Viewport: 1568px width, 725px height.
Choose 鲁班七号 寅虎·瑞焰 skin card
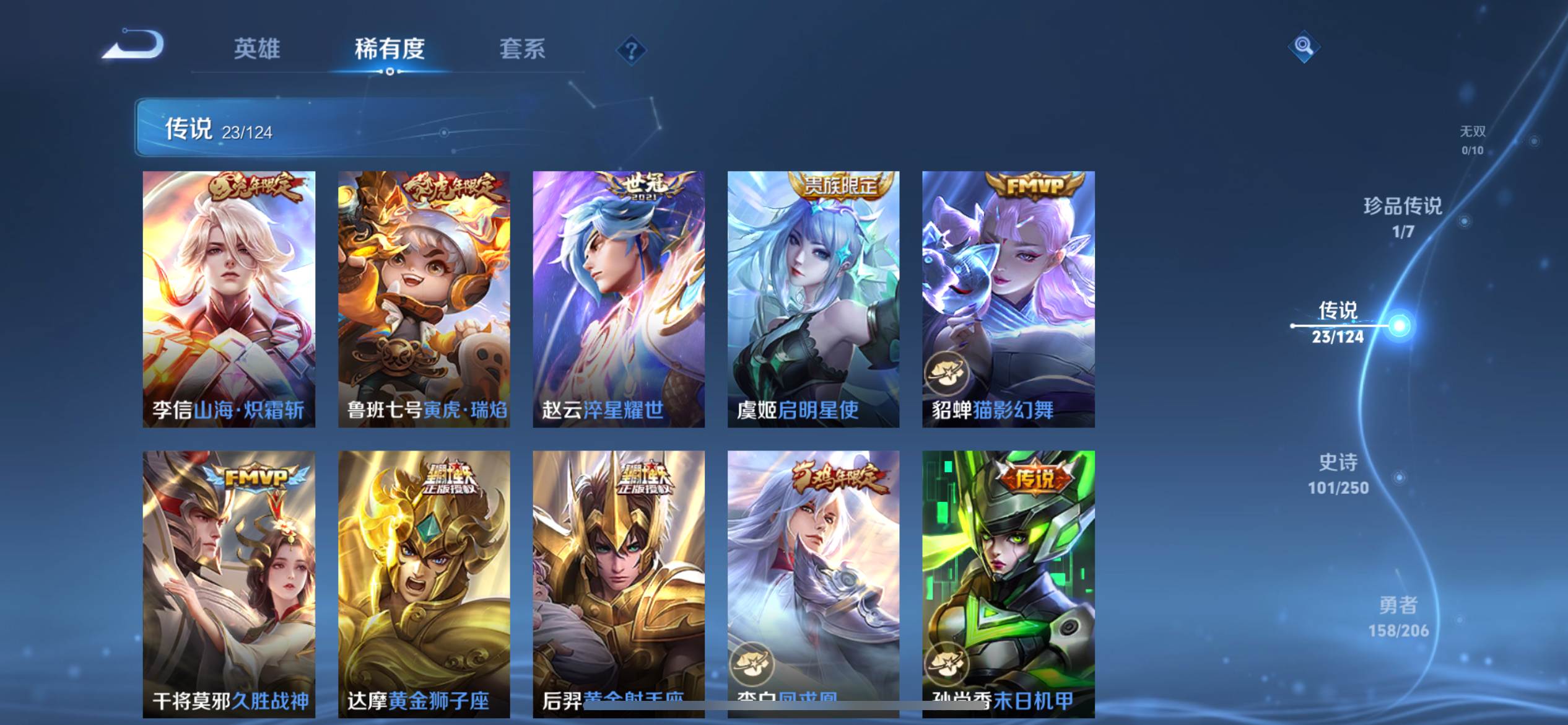pyautogui.click(x=424, y=299)
